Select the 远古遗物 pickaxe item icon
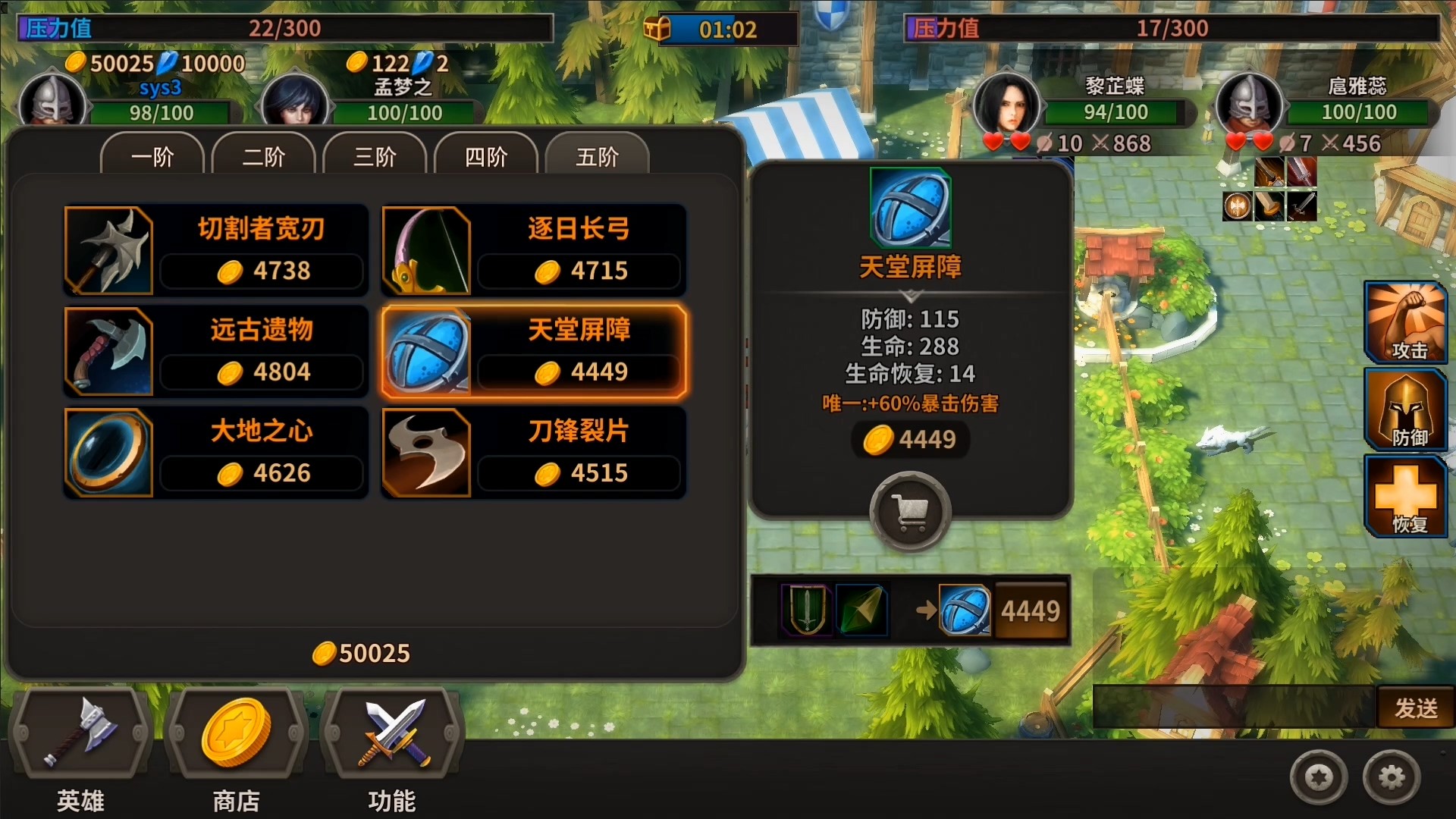The image size is (1456, 819). click(109, 351)
